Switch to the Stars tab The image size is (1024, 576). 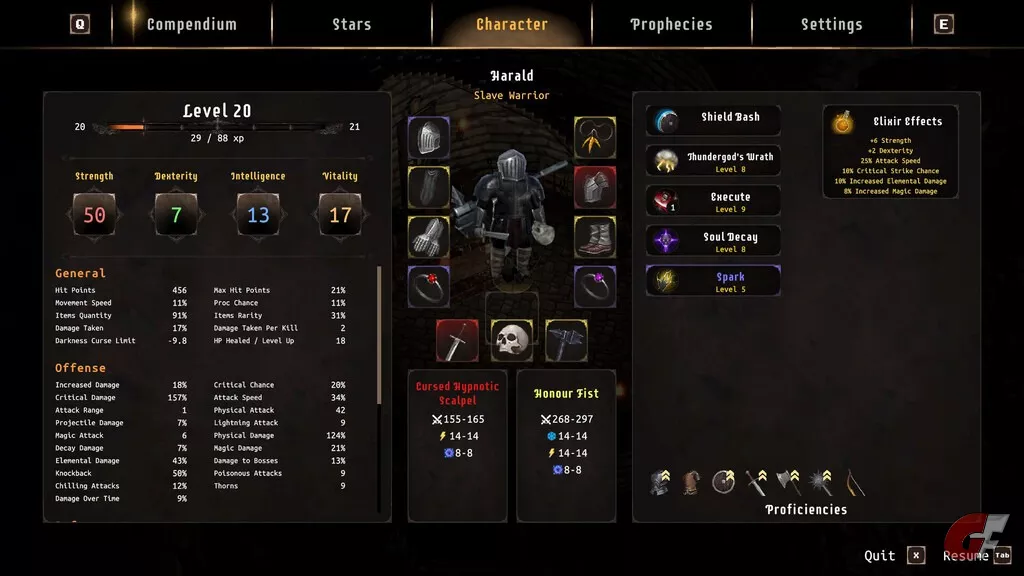(351, 24)
